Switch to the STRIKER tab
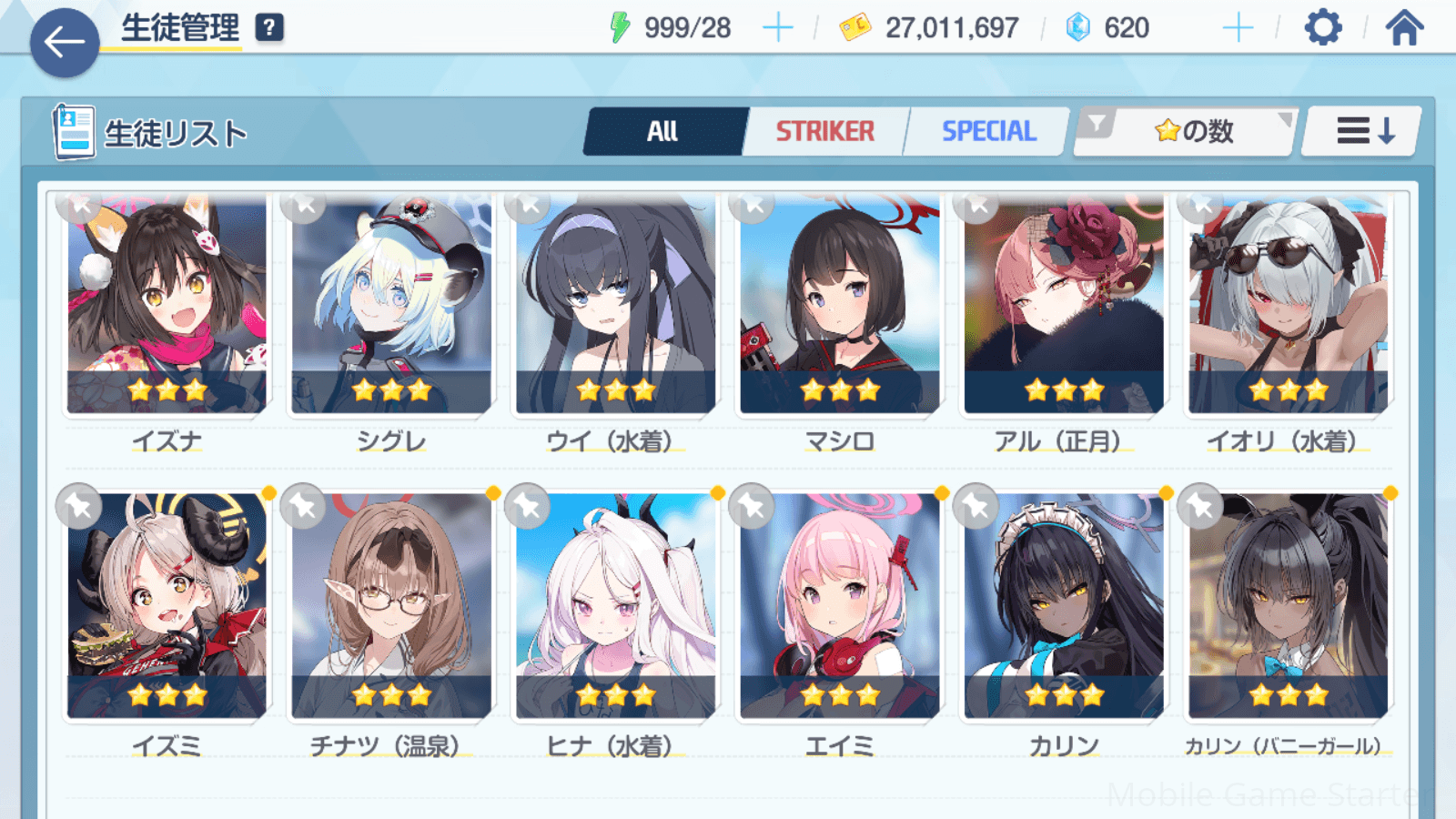The height and width of the screenshot is (819, 1456). [824, 132]
